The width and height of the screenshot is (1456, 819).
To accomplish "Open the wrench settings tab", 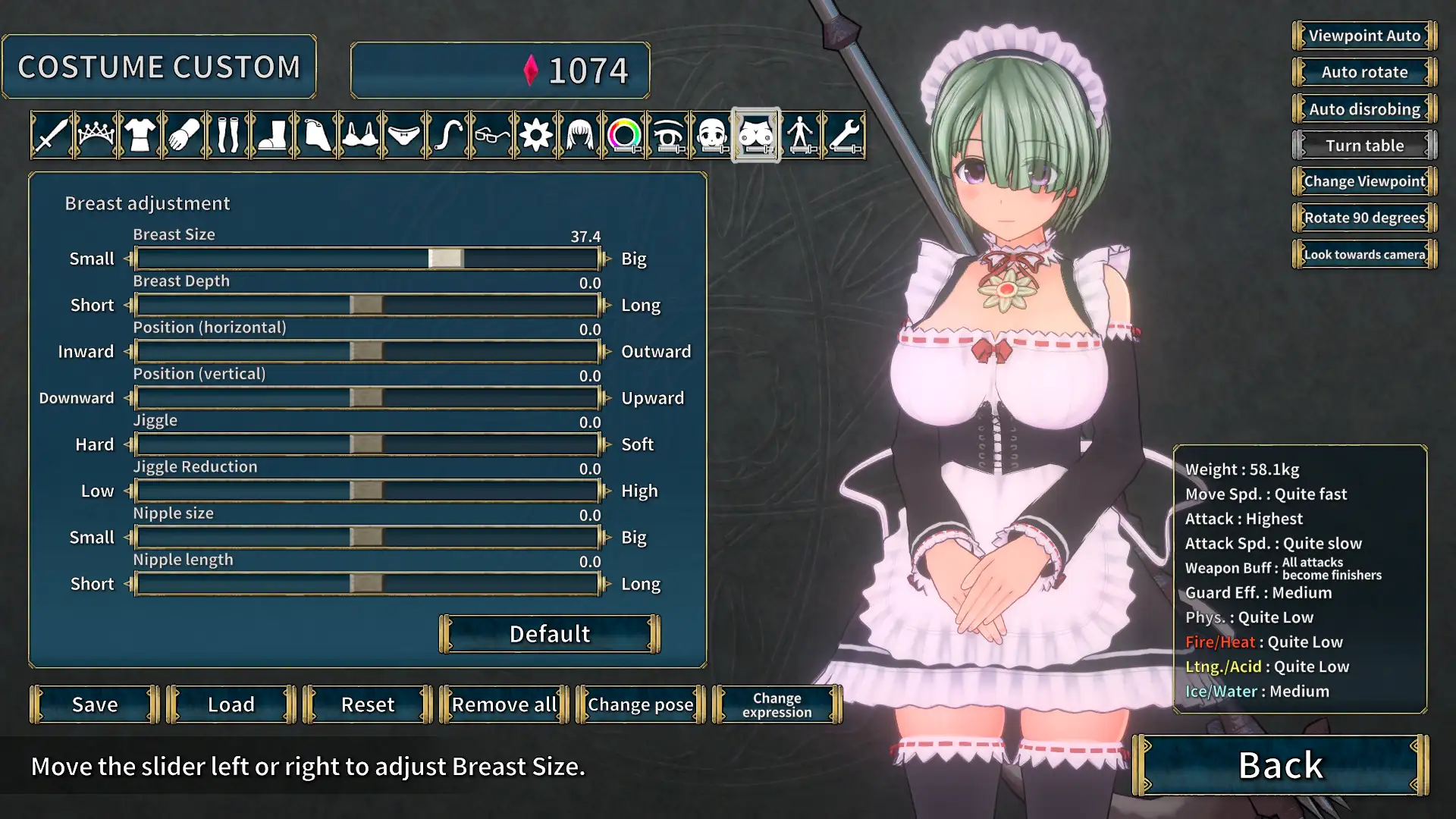I will tap(845, 136).
